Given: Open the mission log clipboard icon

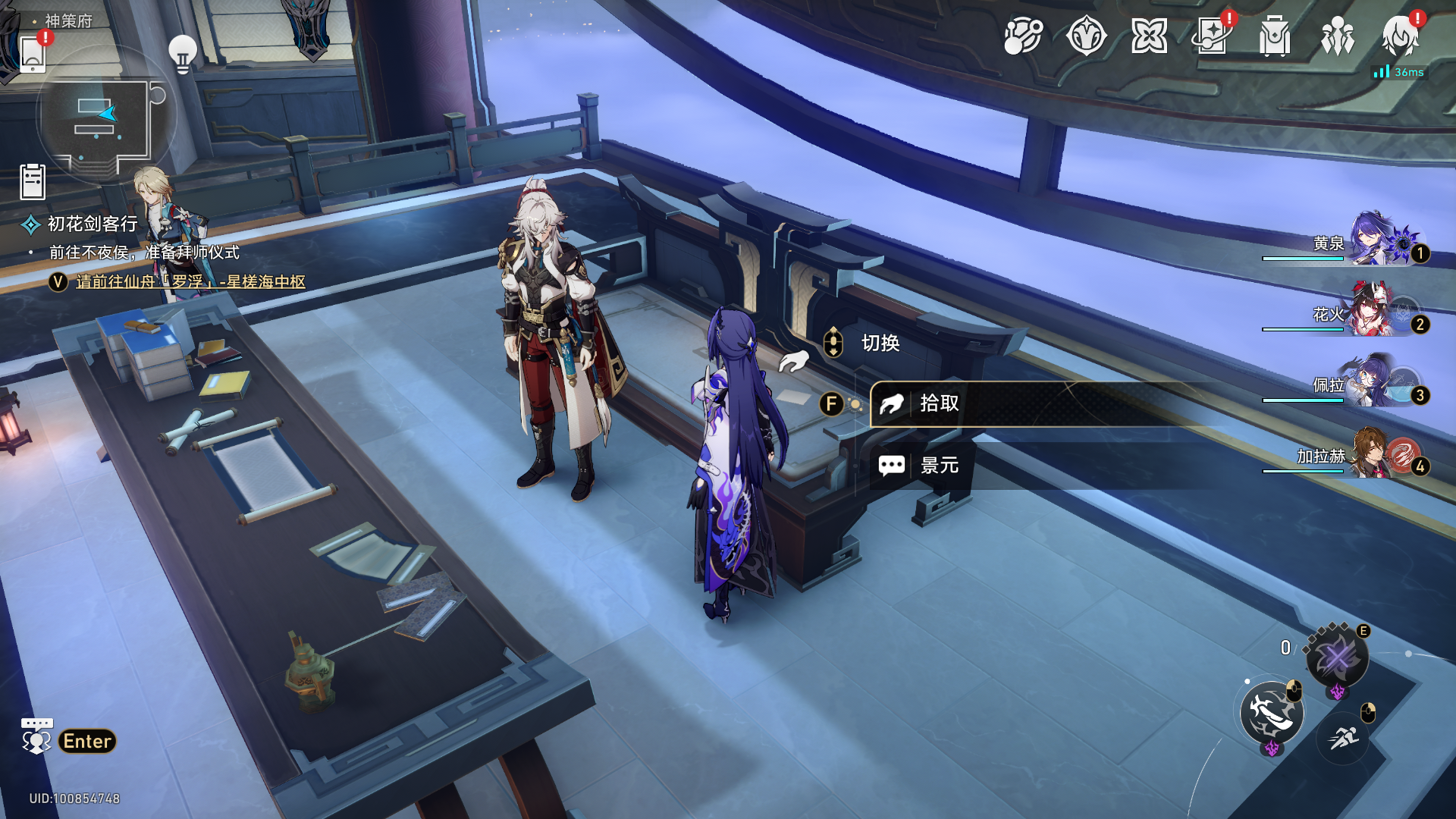Looking at the screenshot, I should tap(33, 182).
